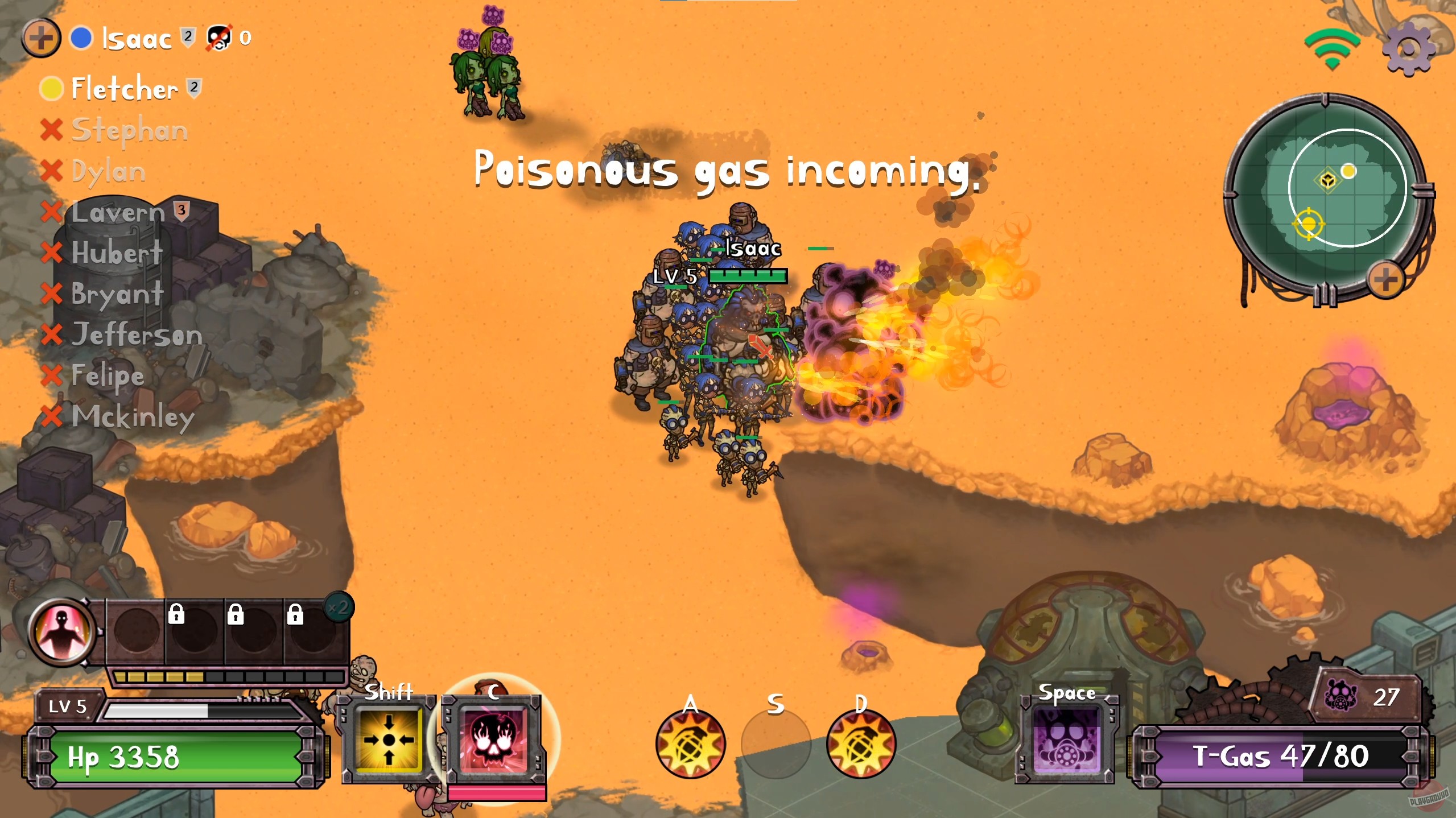The height and width of the screenshot is (818, 1456).
Task: Trigger the C skull ability icon
Action: click(x=495, y=739)
